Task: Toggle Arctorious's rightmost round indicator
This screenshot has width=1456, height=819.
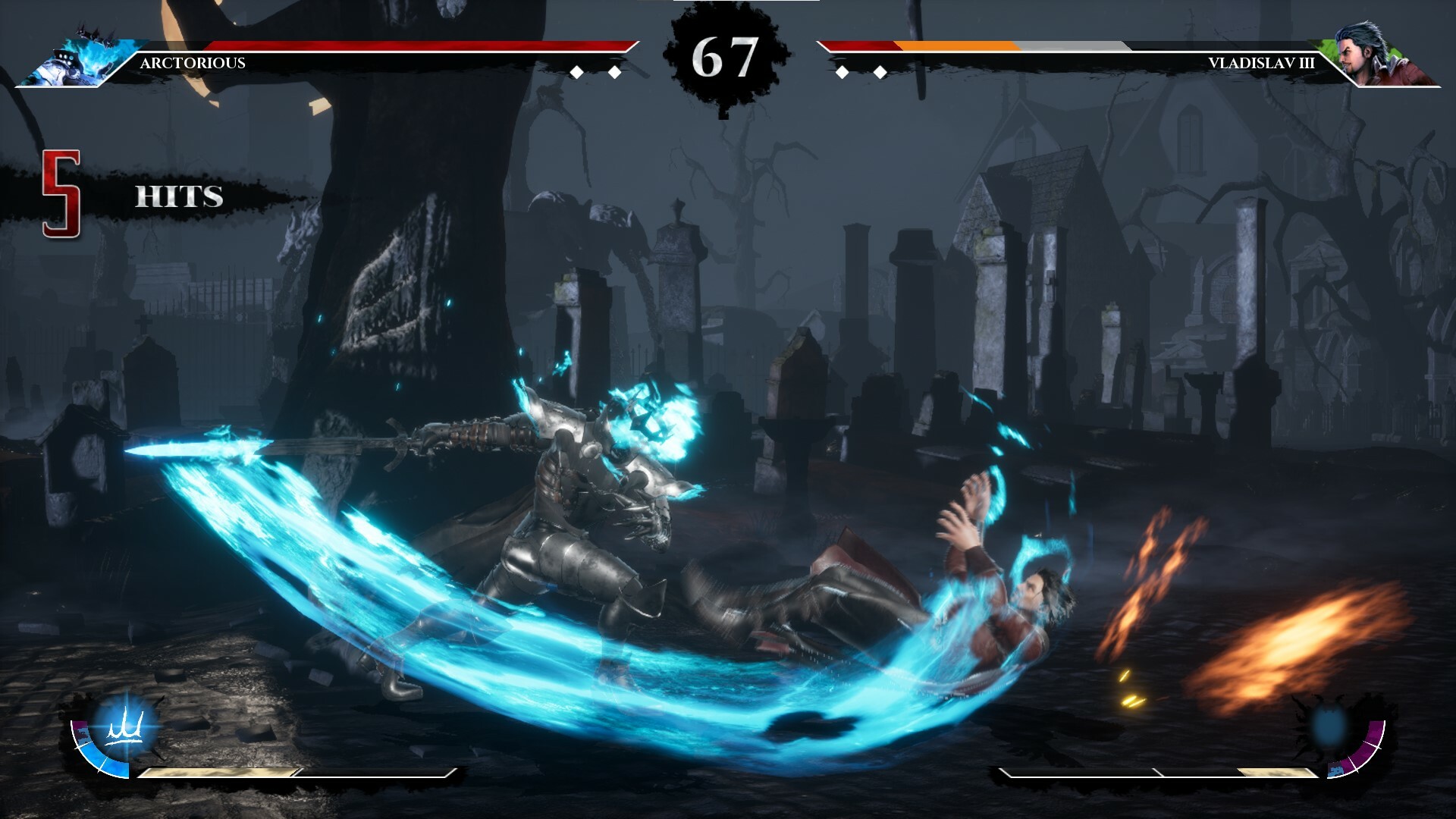Action: pyautogui.click(x=613, y=73)
